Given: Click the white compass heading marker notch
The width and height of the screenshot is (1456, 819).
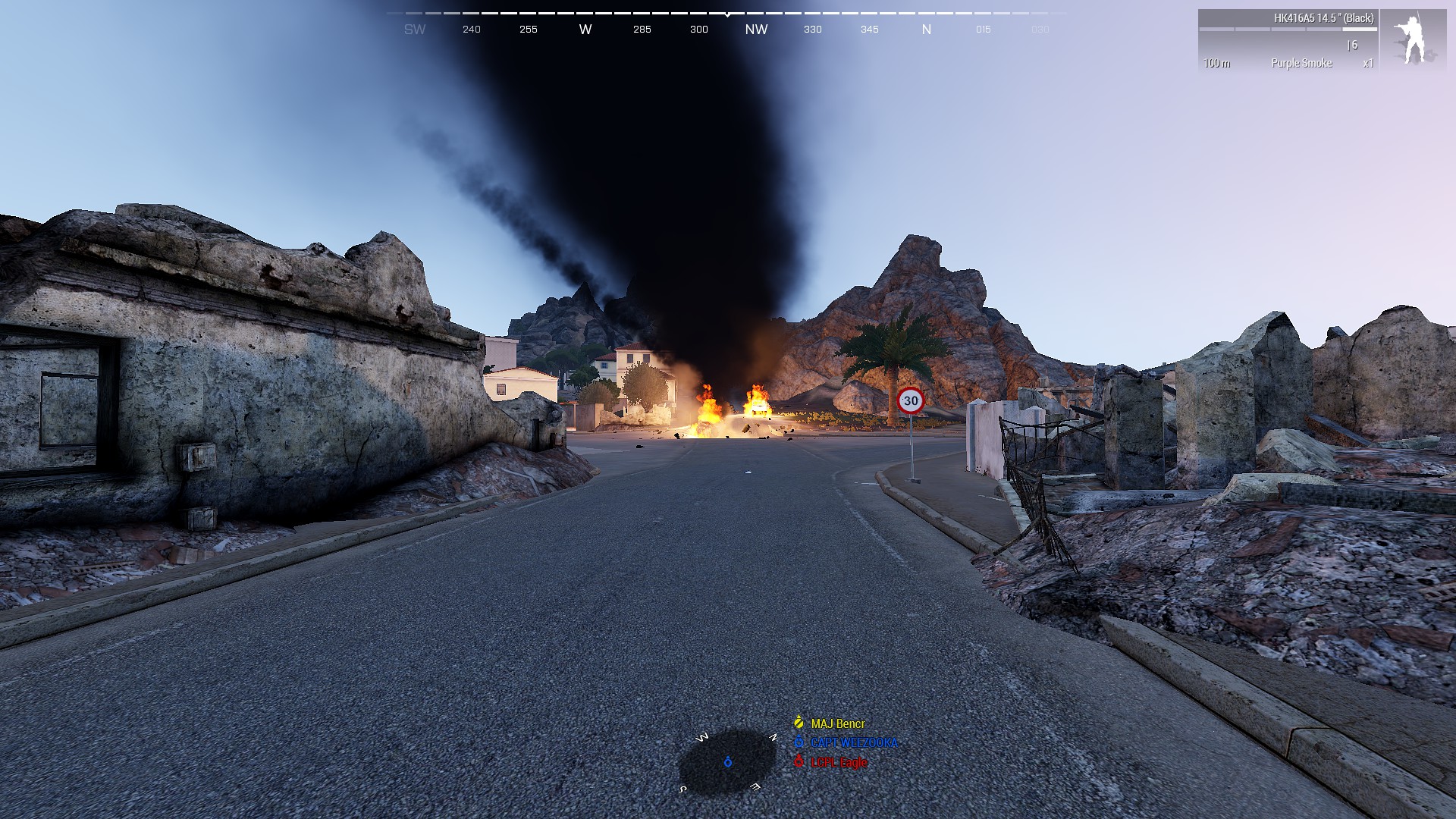Looking at the screenshot, I should click(x=726, y=14).
